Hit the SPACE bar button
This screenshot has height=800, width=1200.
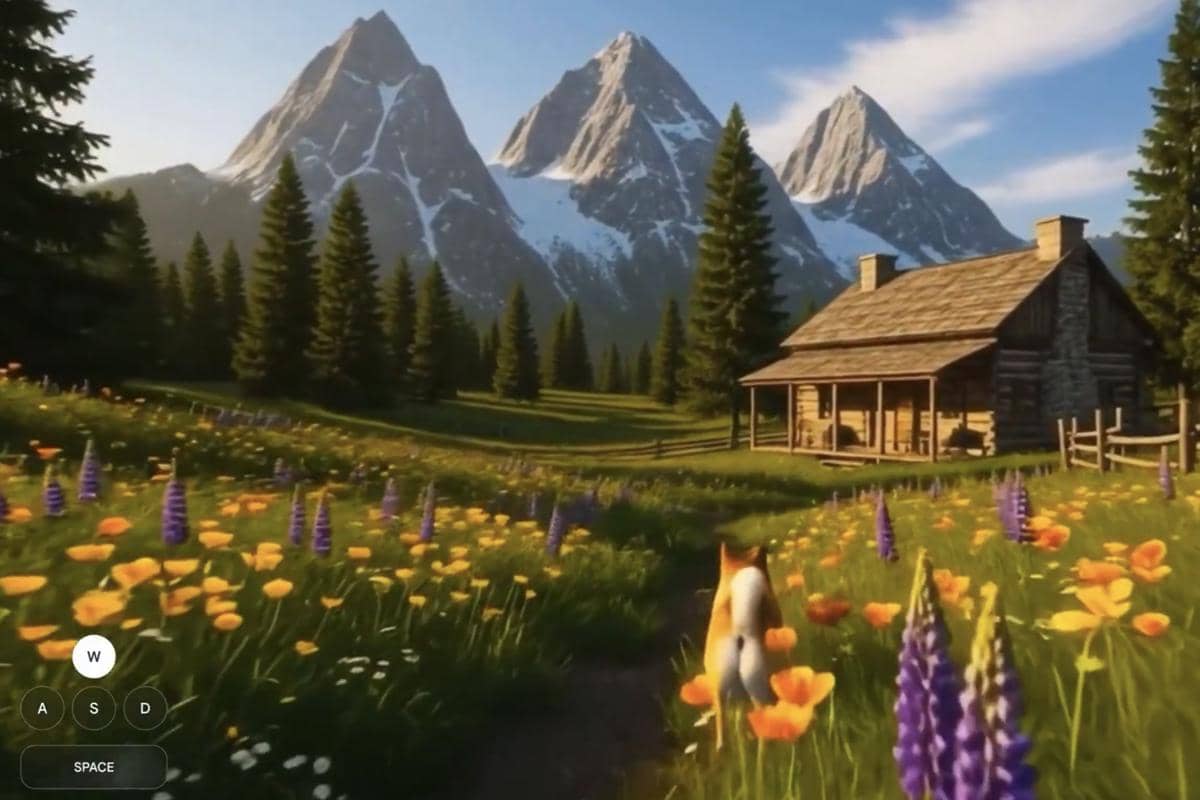click(x=94, y=767)
